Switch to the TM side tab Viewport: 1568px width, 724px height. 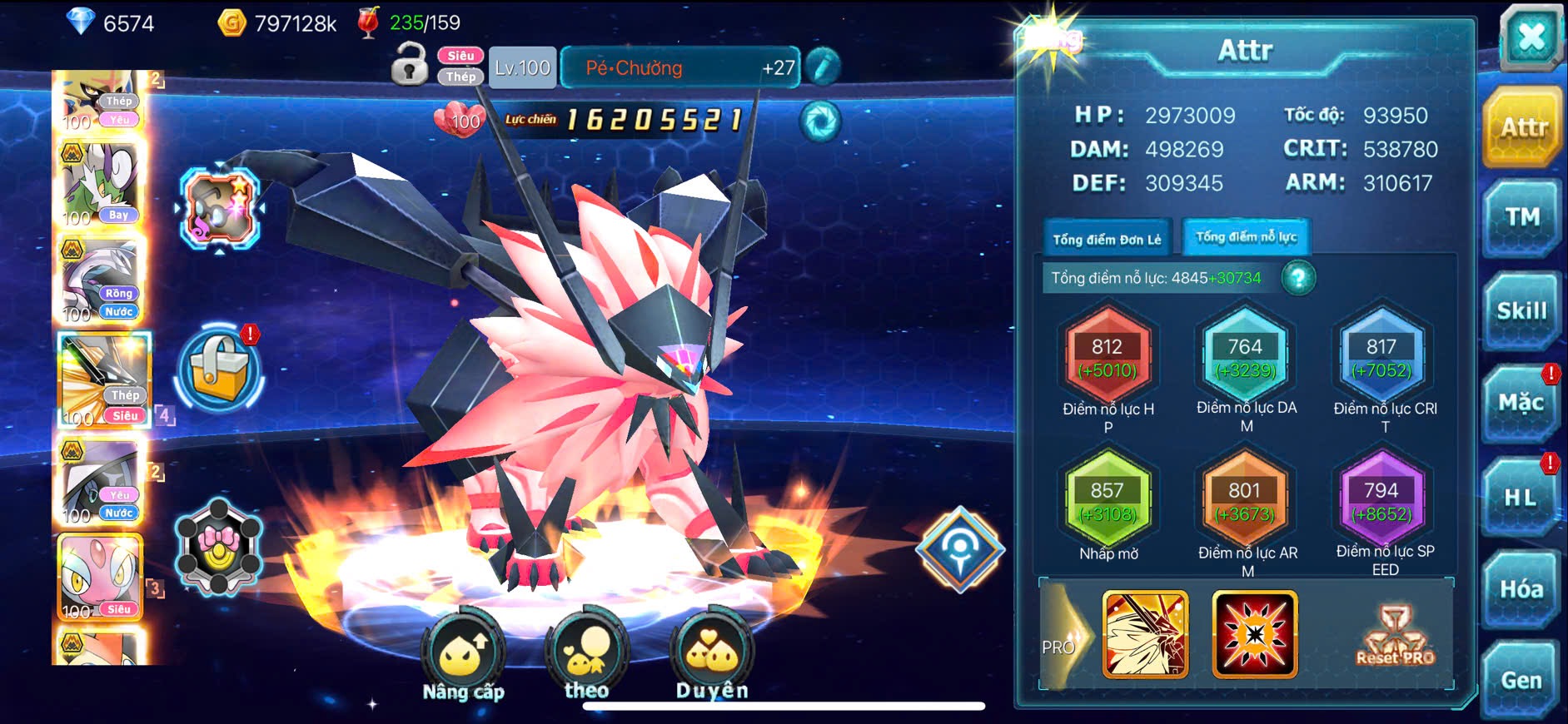pyautogui.click(x=1521, y=218)
